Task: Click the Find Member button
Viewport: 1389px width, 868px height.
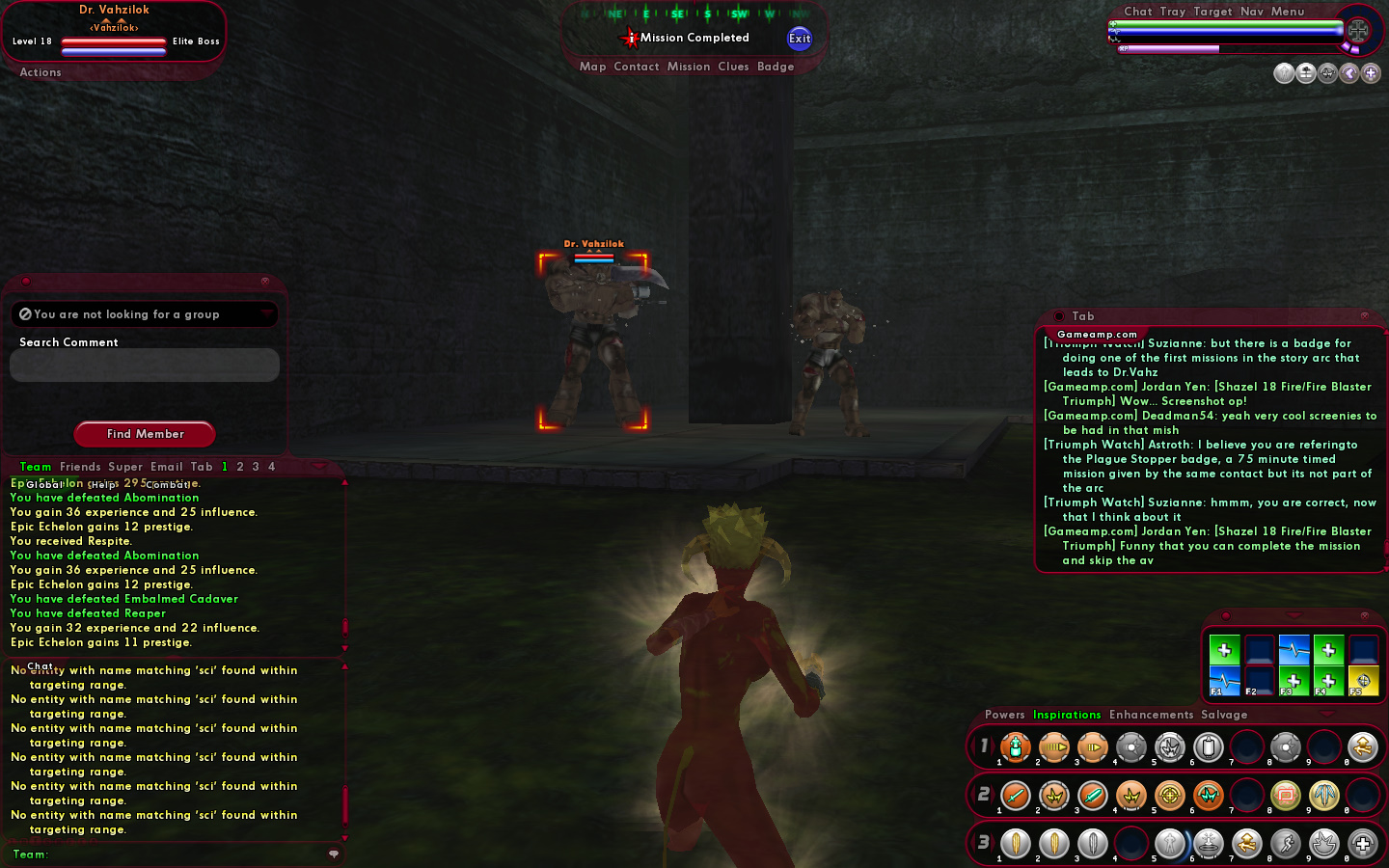Action: click(x=145, y=434)
